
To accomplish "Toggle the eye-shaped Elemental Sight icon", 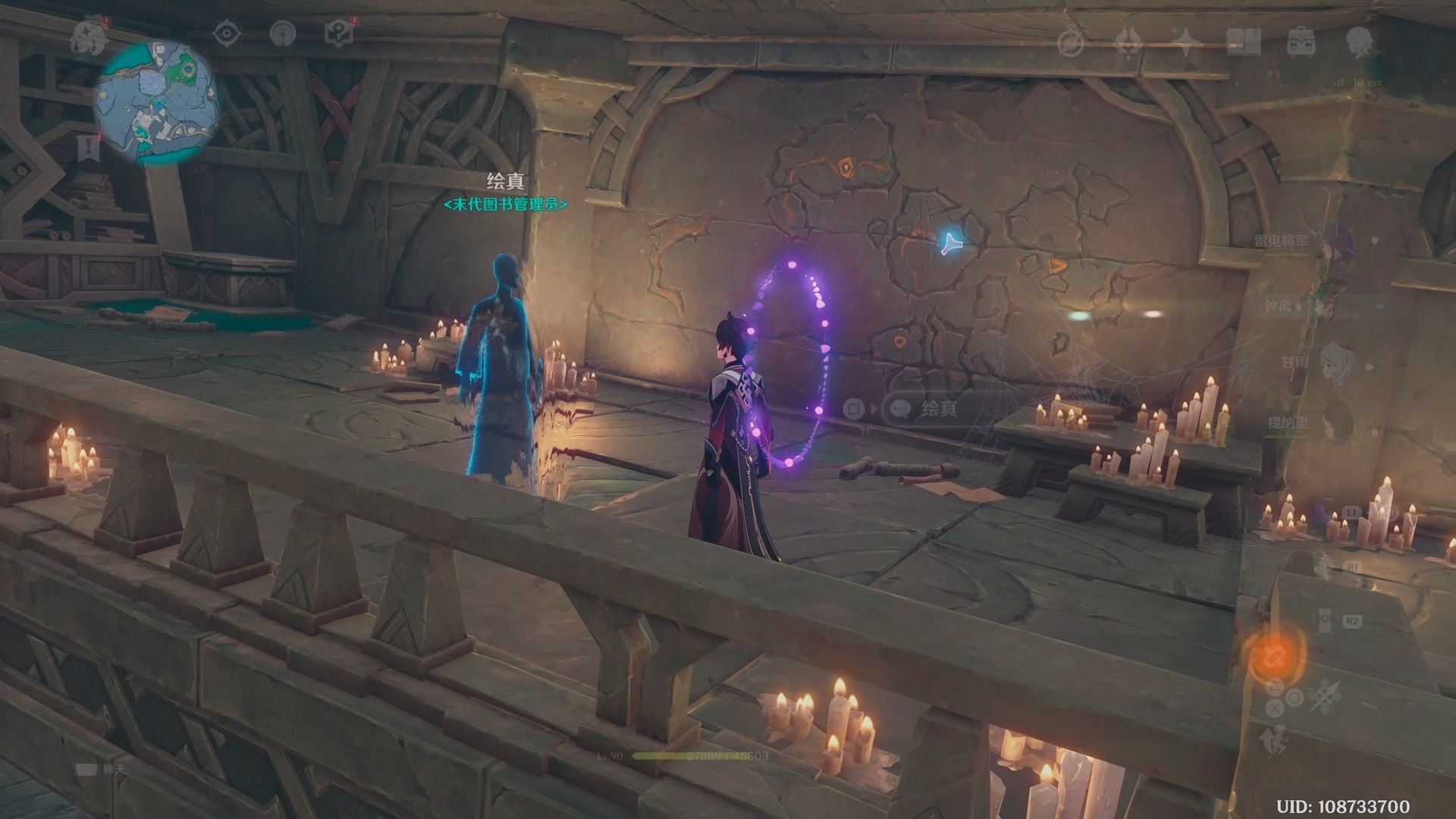I will coord(225,34).
